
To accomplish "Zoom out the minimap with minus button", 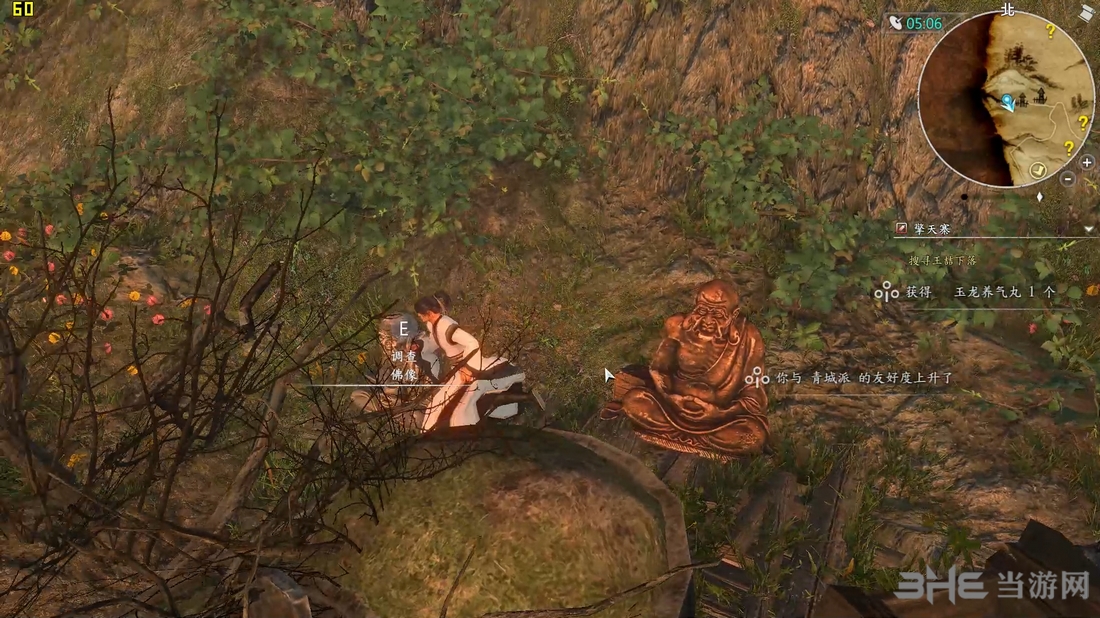I will [x=1068, y=179].
